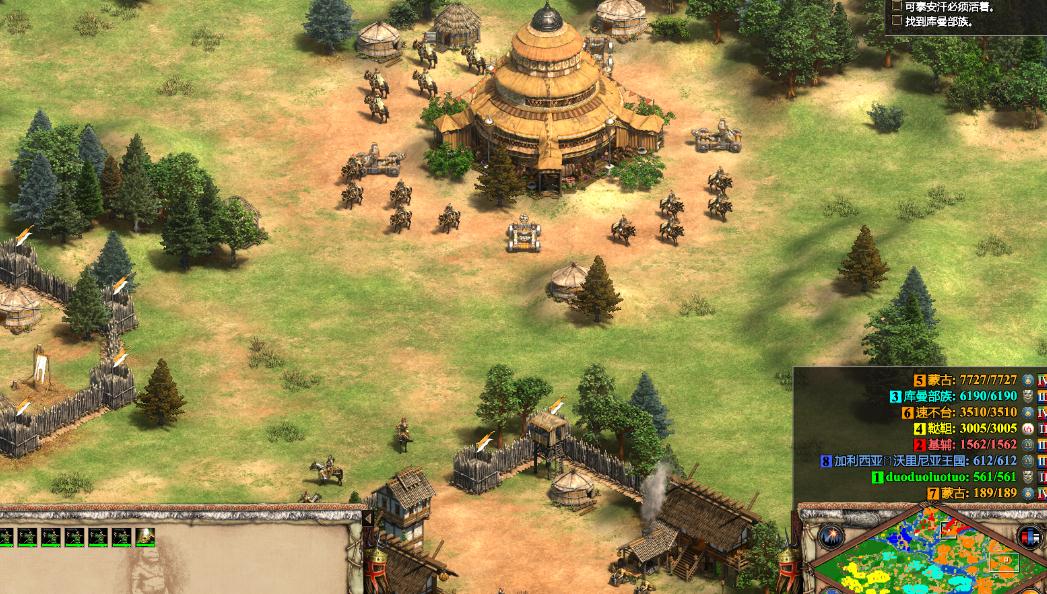Select the golden-helmet hero unit portrait
Image resolution: width=1047 pixels, height=594 pixels.
pyautogui.click(x=146, y=537)
